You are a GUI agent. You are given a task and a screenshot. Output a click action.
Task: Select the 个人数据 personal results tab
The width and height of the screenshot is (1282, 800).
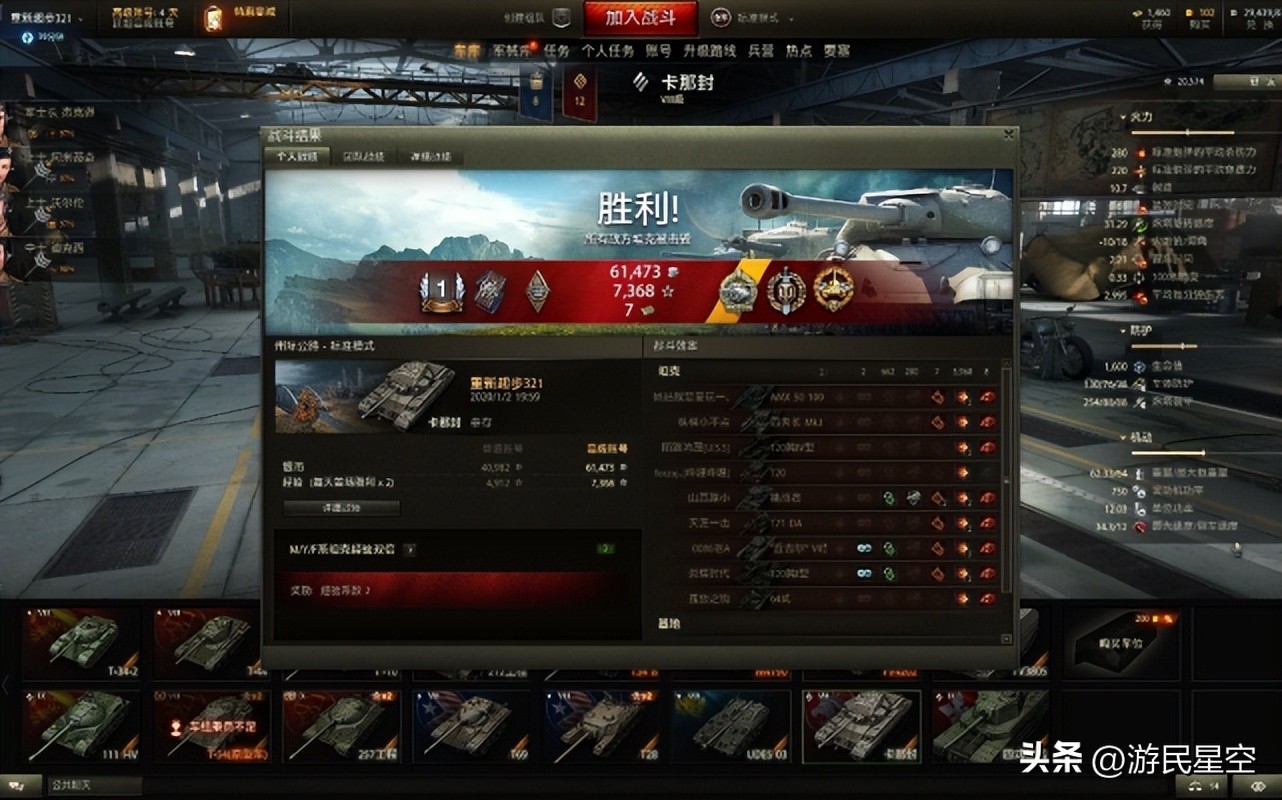coord(295,157)
